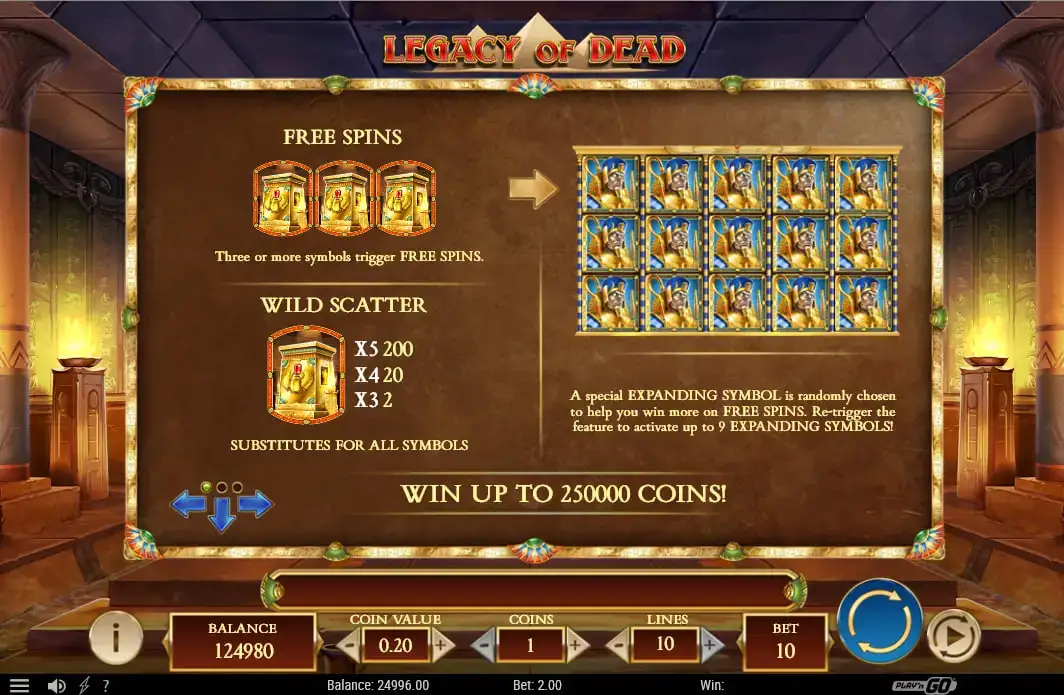Go to the previous paytable page
Viewport: 1064px width, 695px height.
coord(188,504)
